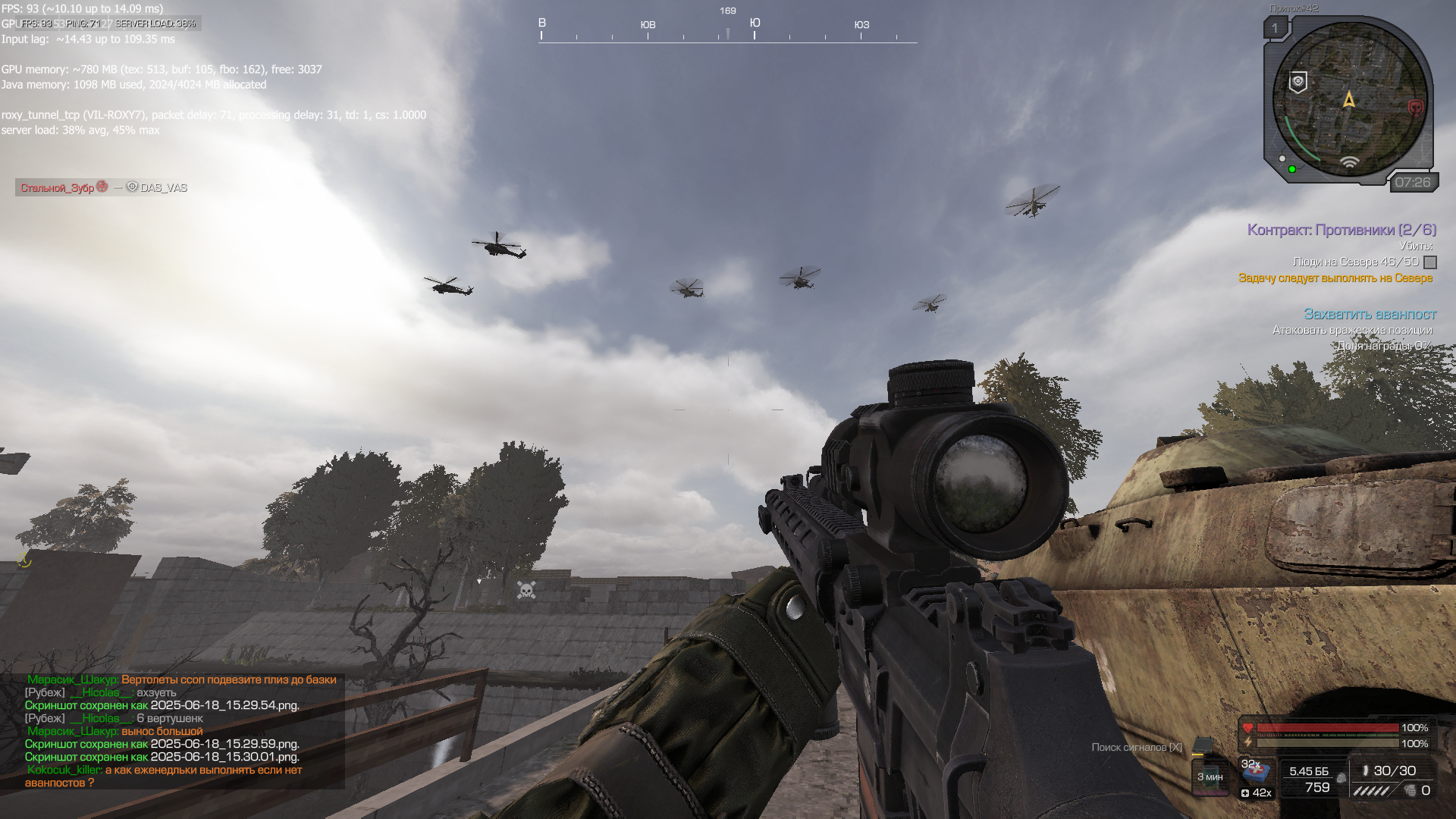
Task: Open the backpack icon beside 5.45 ББ
Action: pos(1341,778)
